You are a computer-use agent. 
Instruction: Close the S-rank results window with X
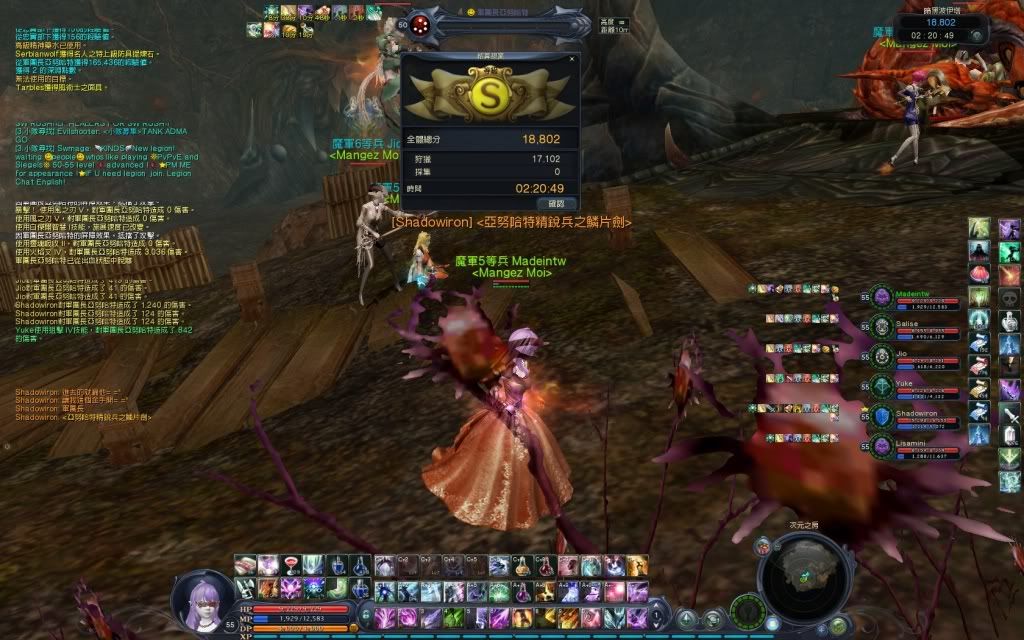(x=572, y=59)
